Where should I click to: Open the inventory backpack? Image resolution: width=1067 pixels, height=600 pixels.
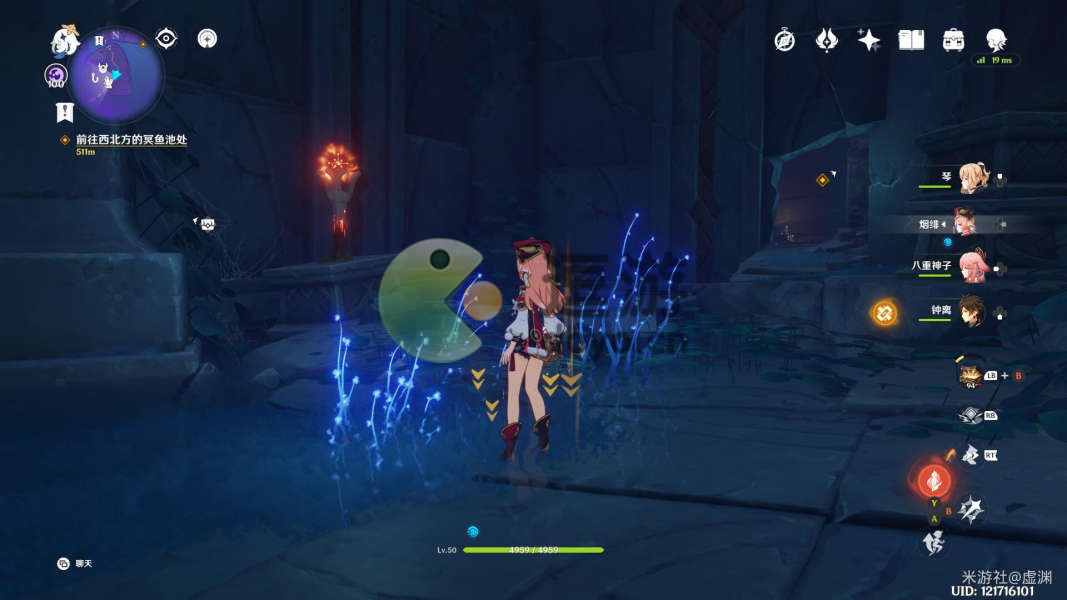tap(953, 40)
